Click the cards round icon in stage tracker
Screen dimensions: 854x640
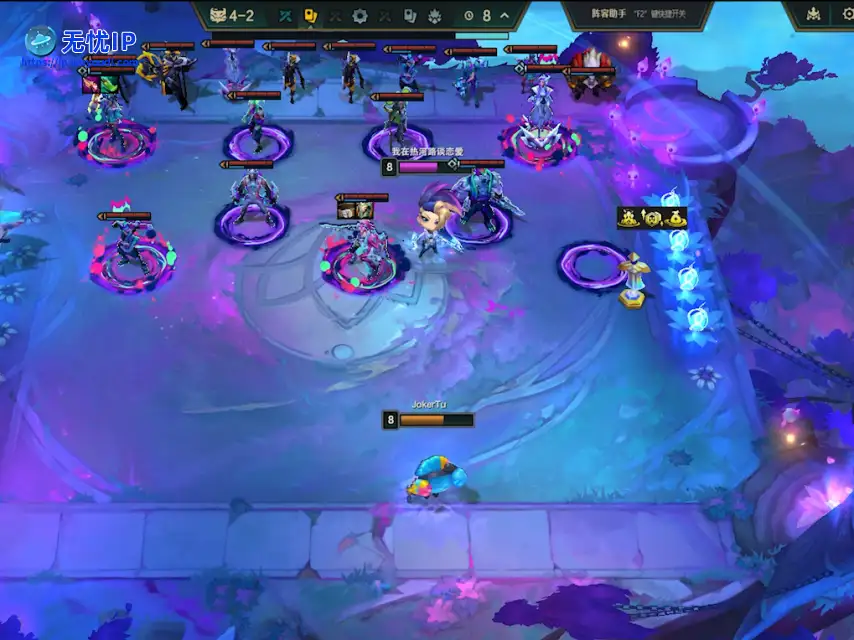[409, 16]
